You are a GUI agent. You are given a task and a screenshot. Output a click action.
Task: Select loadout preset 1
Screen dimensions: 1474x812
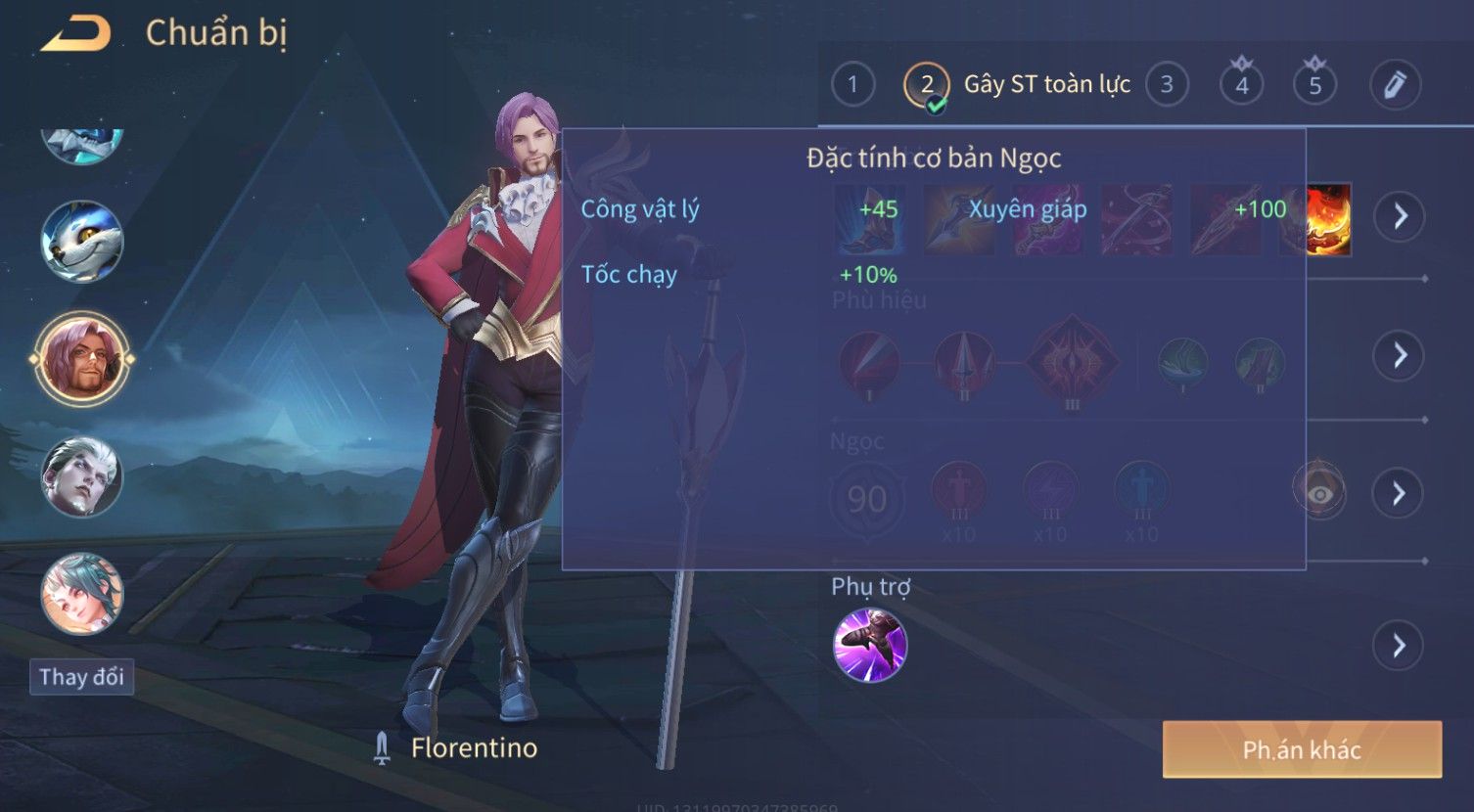(x=852, y=85)
